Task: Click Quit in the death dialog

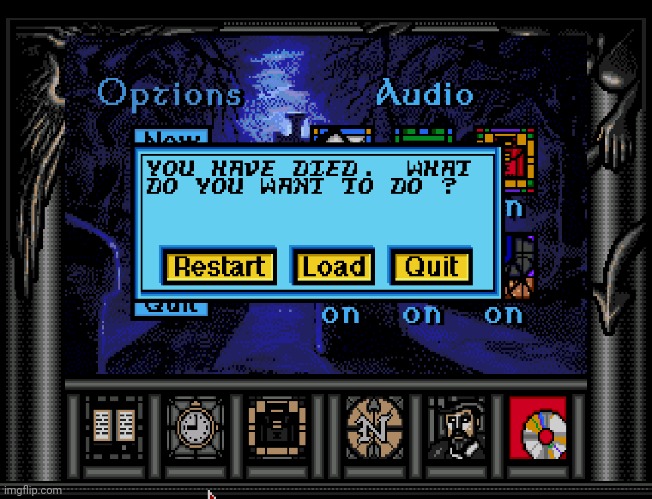Action: [431, 267]
